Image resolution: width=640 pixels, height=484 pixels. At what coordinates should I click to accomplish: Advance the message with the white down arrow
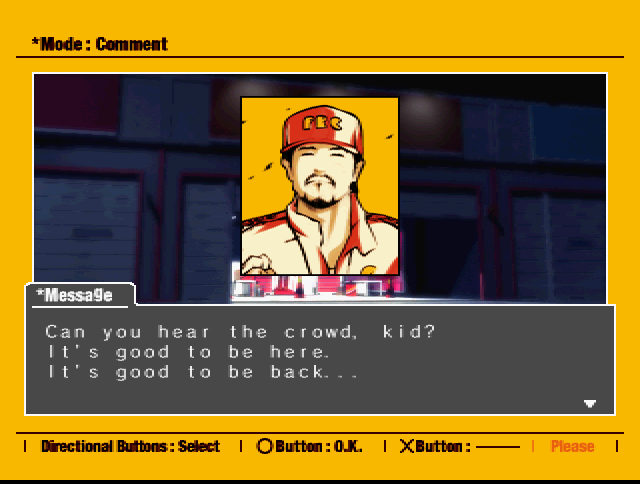click(x=590, y=404)
